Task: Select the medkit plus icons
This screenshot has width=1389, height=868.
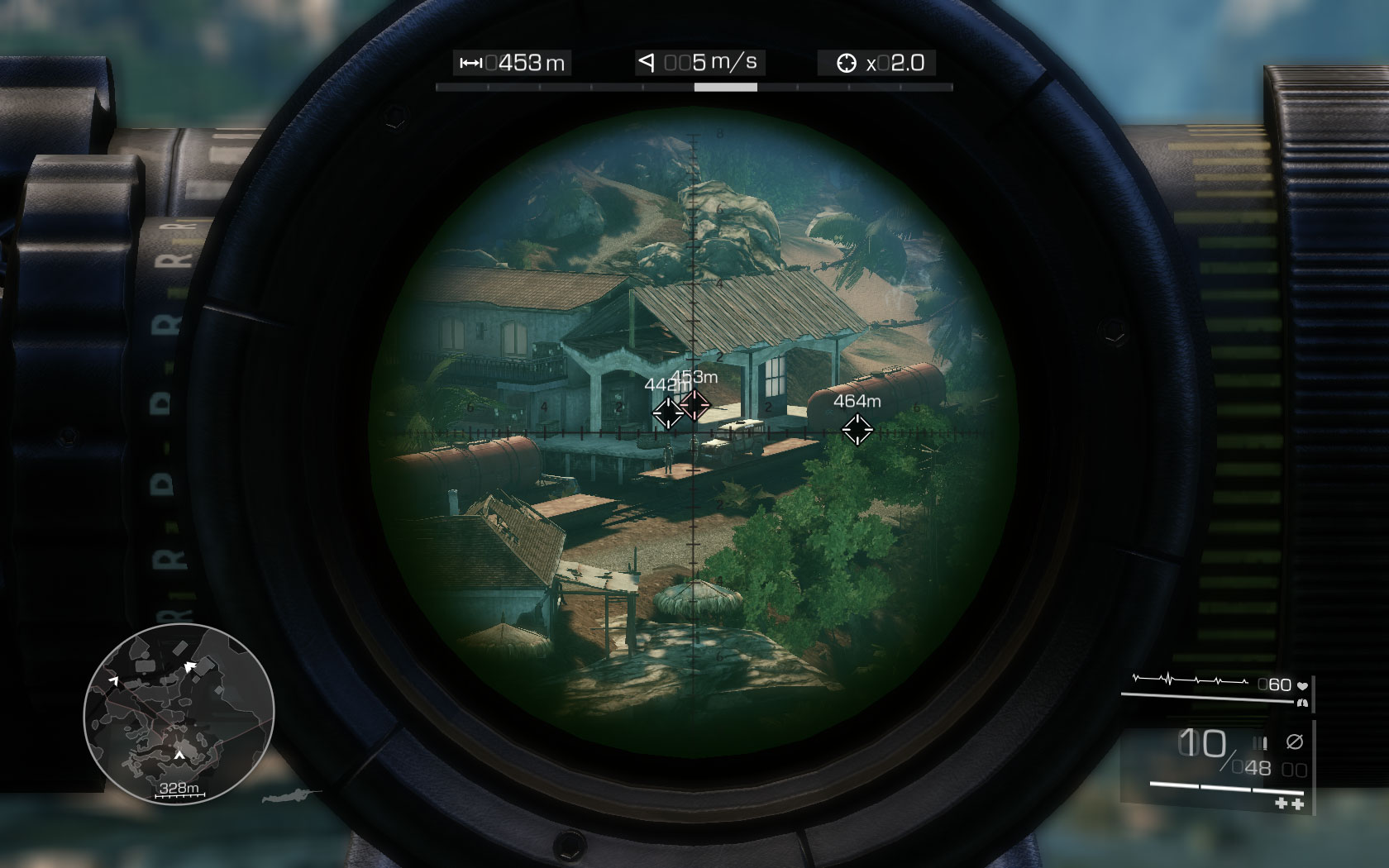Action: click(1288, 804)
